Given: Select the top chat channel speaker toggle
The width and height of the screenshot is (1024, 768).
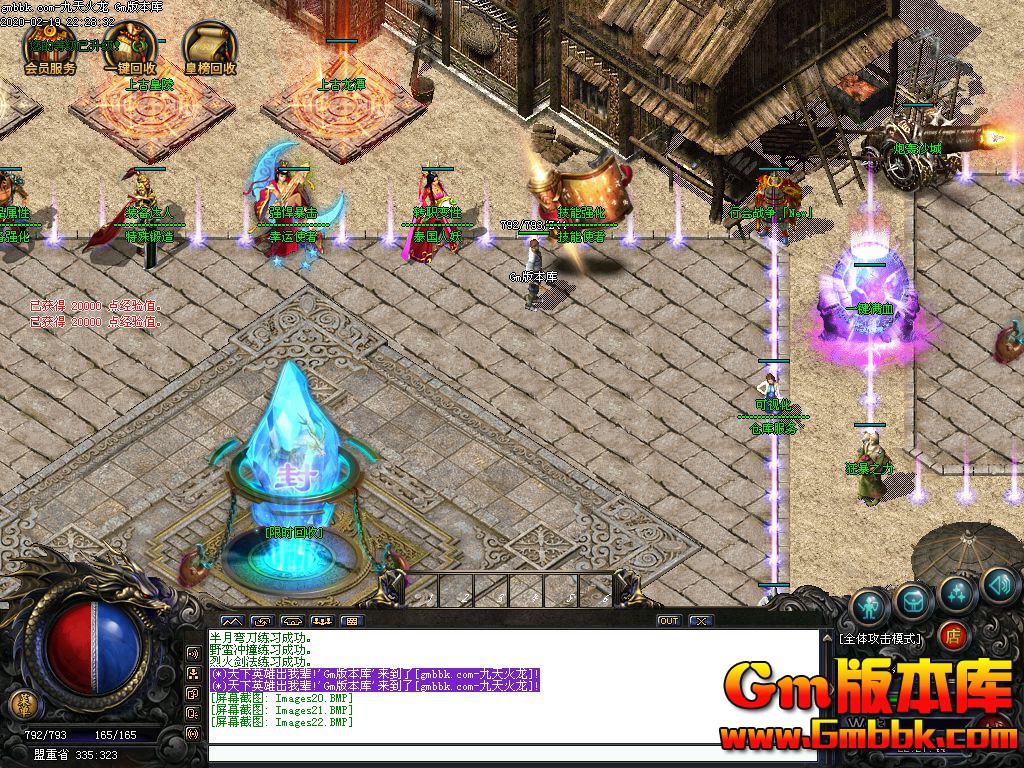Looking at the screenshot, I should click(193, 653).
